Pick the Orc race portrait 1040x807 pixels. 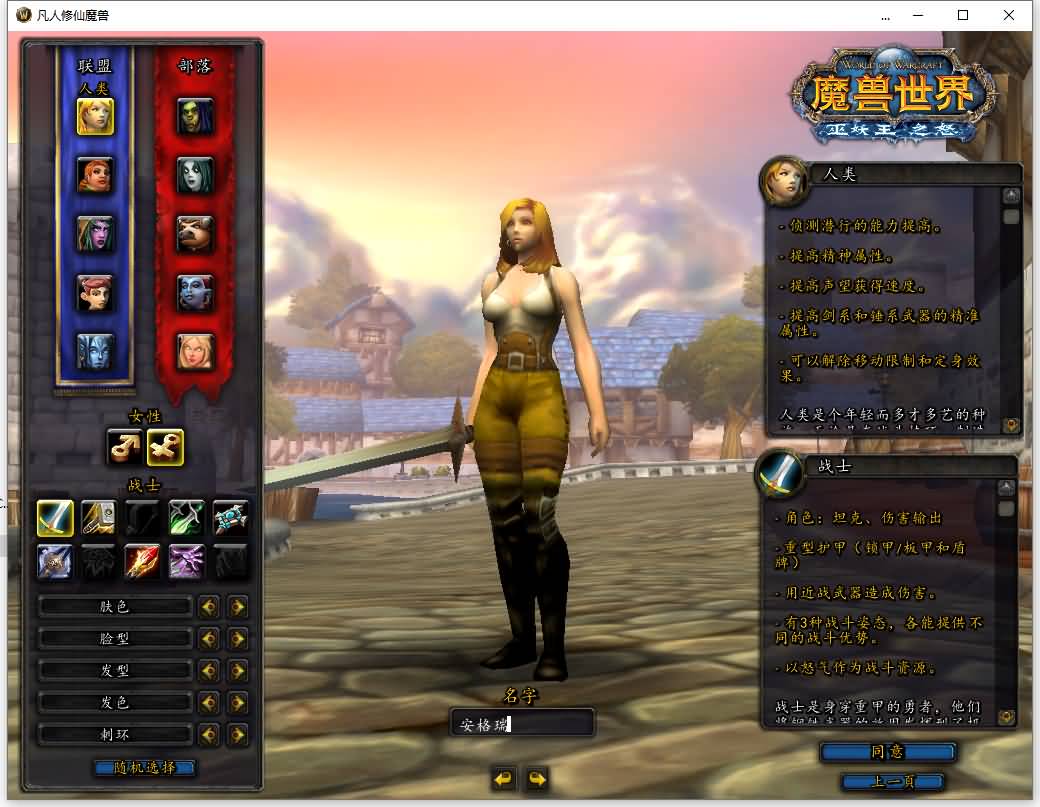coord(195,117)
